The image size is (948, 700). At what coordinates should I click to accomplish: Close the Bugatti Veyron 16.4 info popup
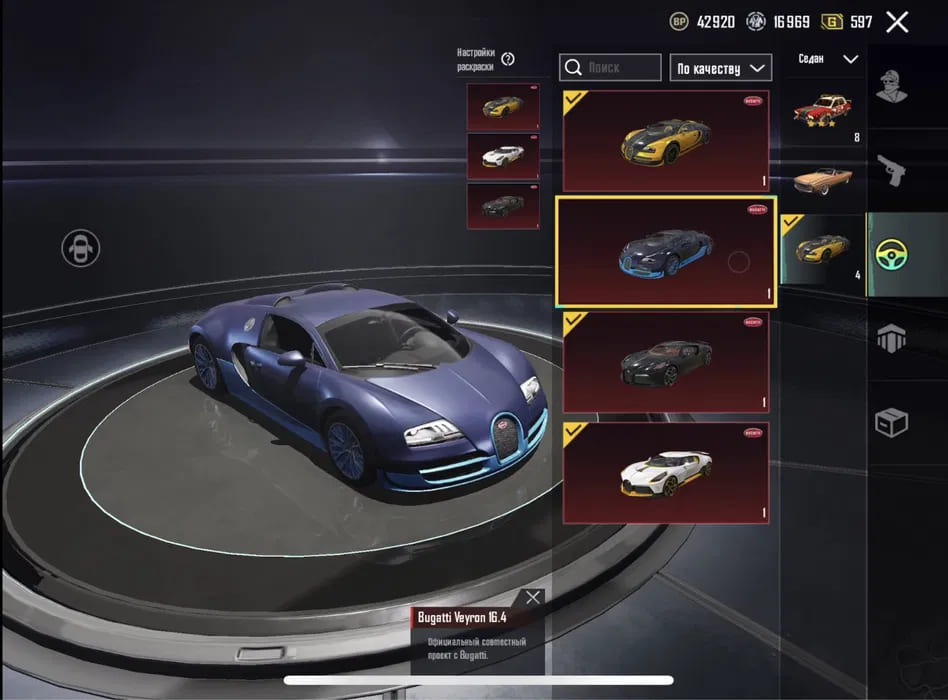533,597
